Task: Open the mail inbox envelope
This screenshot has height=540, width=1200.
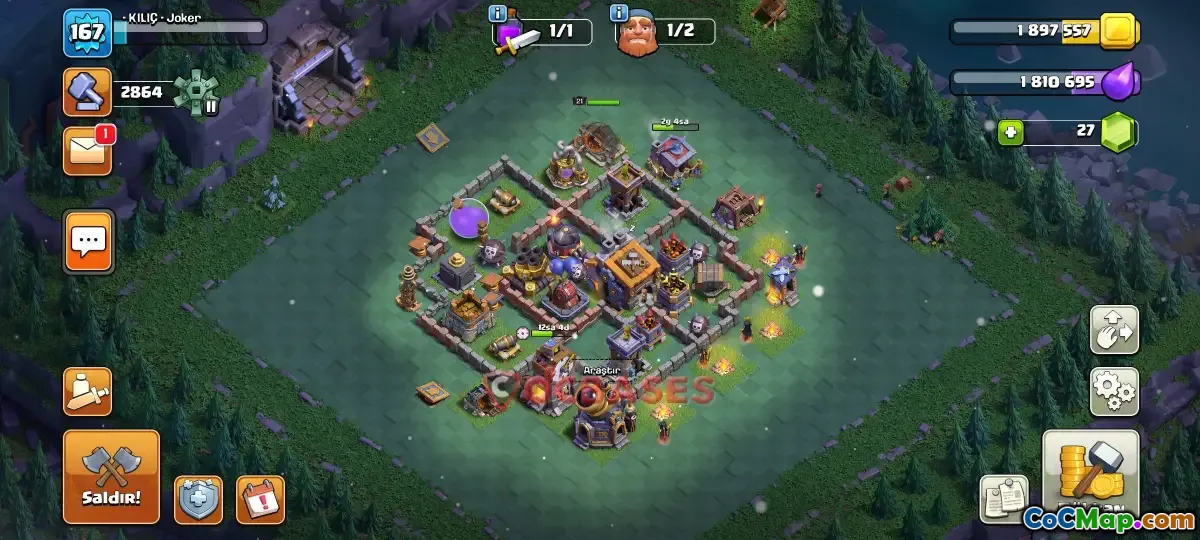Action: click(x=87, y=151)
